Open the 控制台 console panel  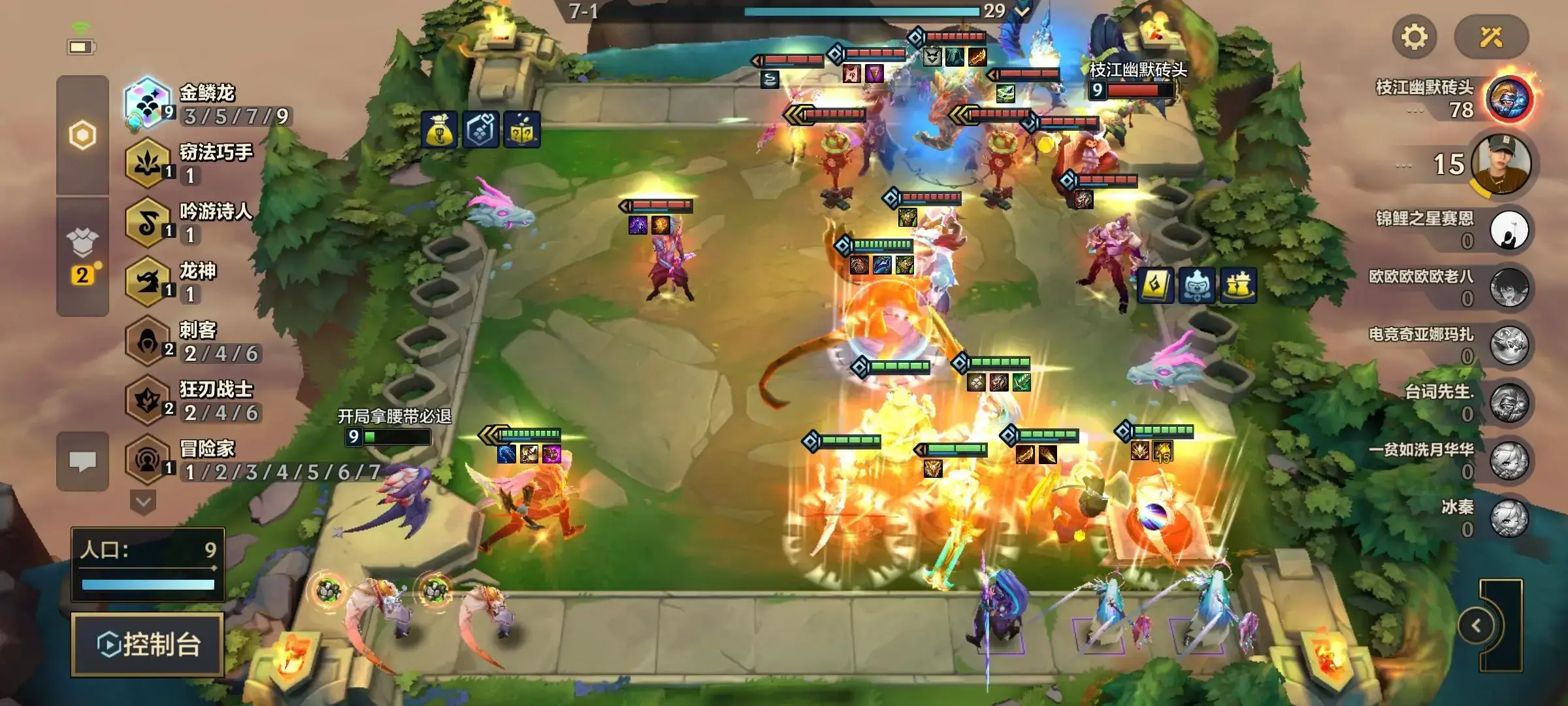tap(148, 645)
